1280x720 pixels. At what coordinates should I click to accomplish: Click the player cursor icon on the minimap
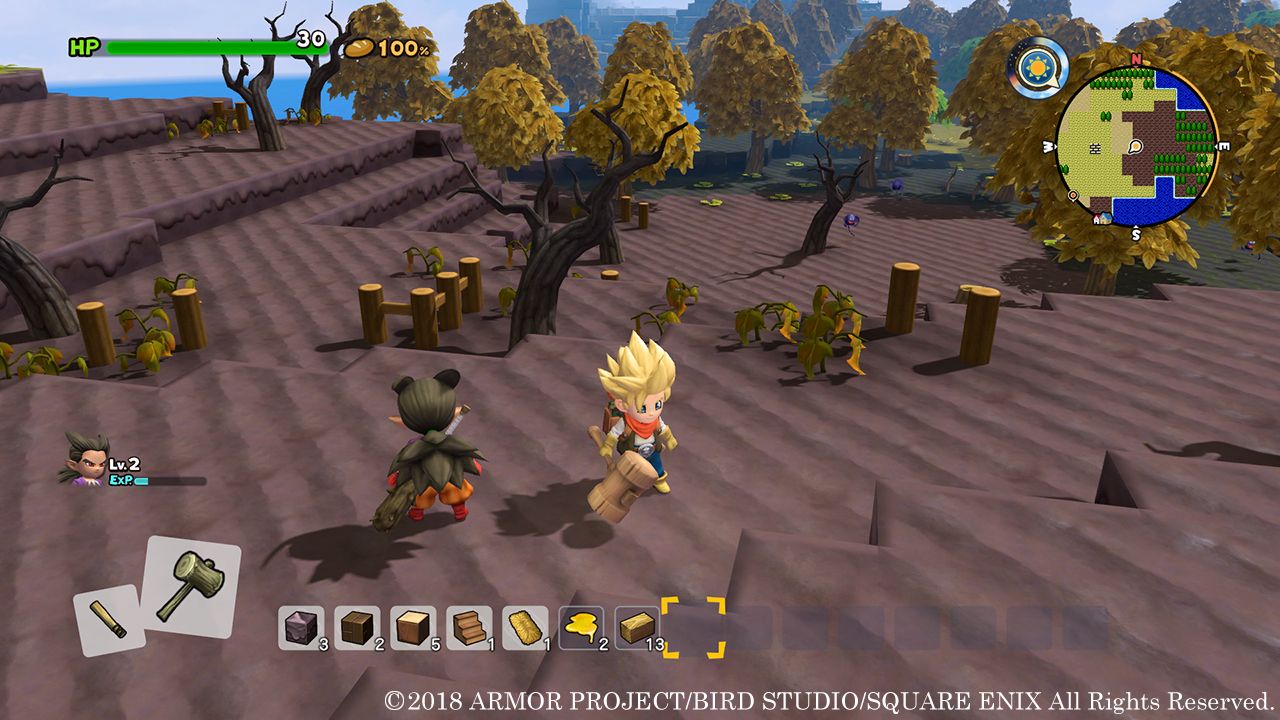pyautogui.click(x=1134, y=147)
